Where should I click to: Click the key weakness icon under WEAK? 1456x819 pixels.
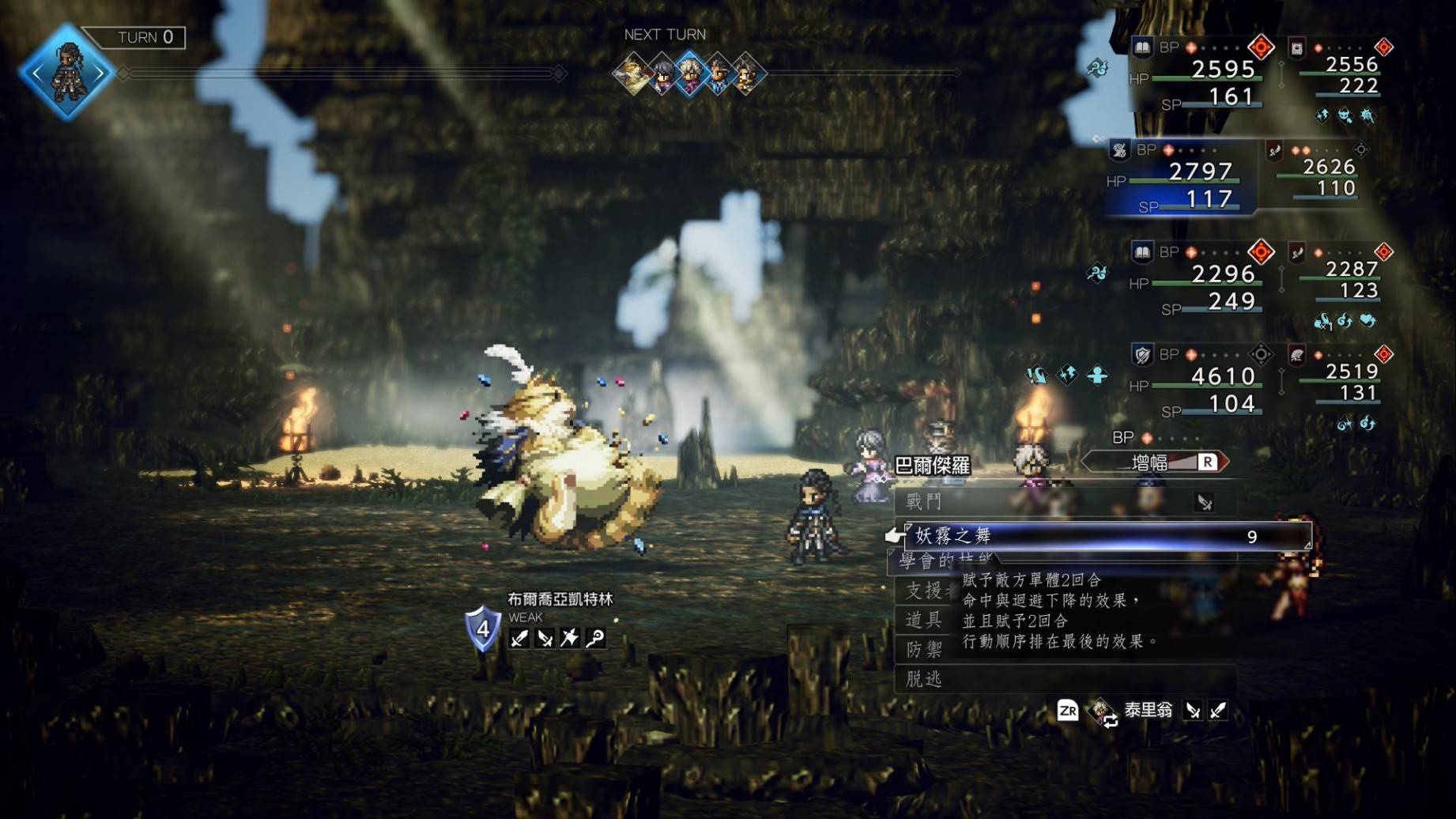click(x=595, y=638)
